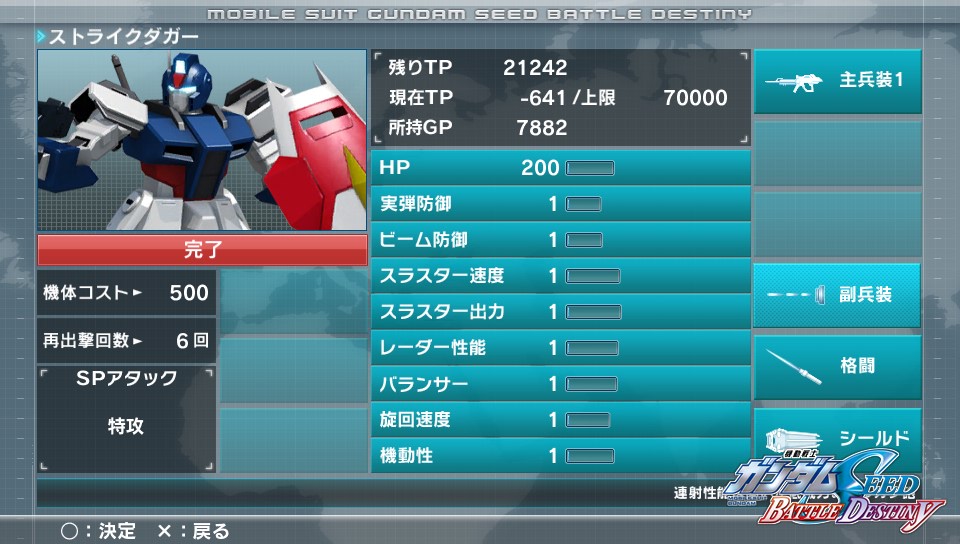960x544 pixels.
Task: Select the レーダー性能 stat row
Action: [560, 348]
